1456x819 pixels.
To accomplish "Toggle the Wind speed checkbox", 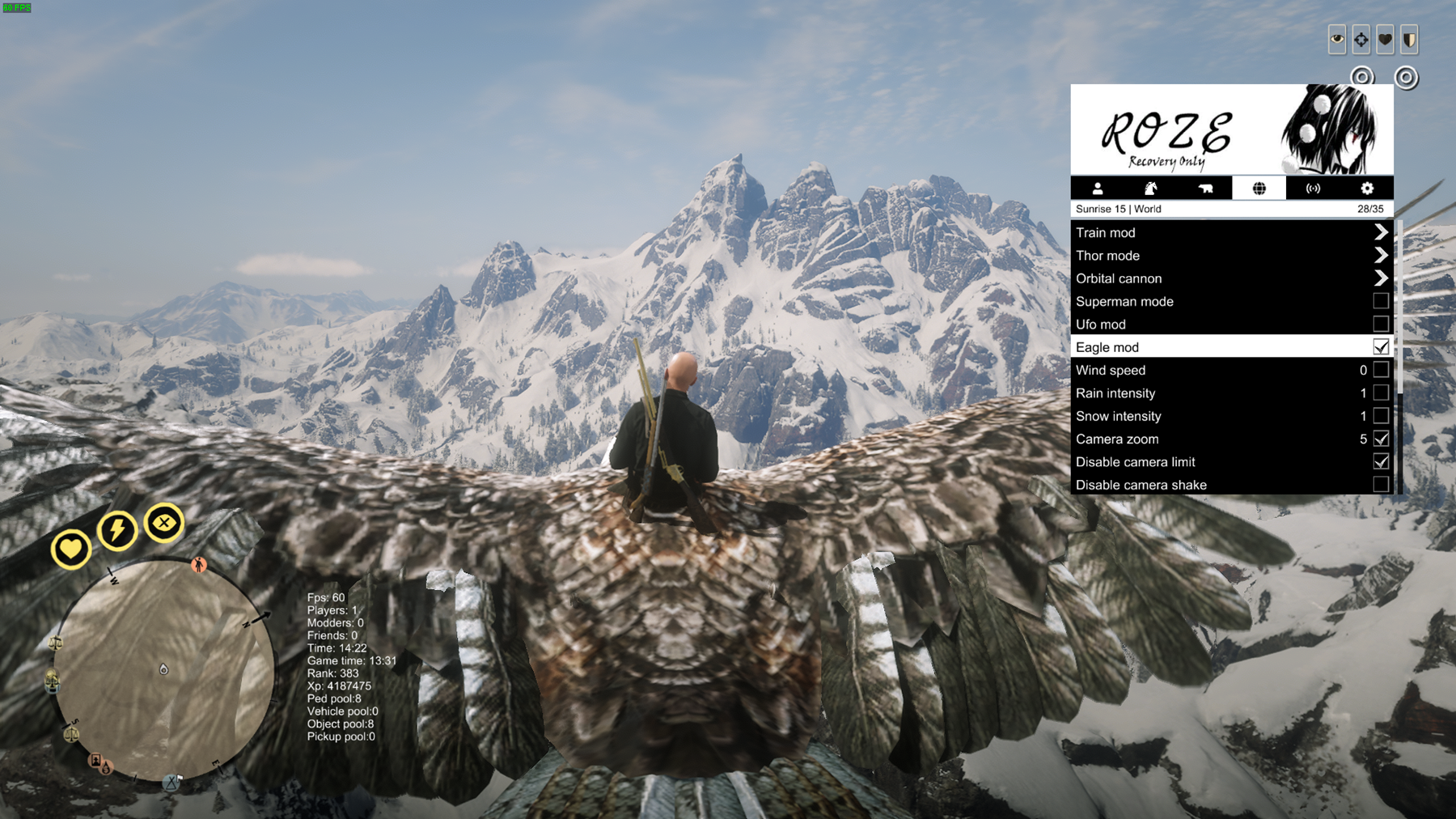I will click(x=1381, y=370).
